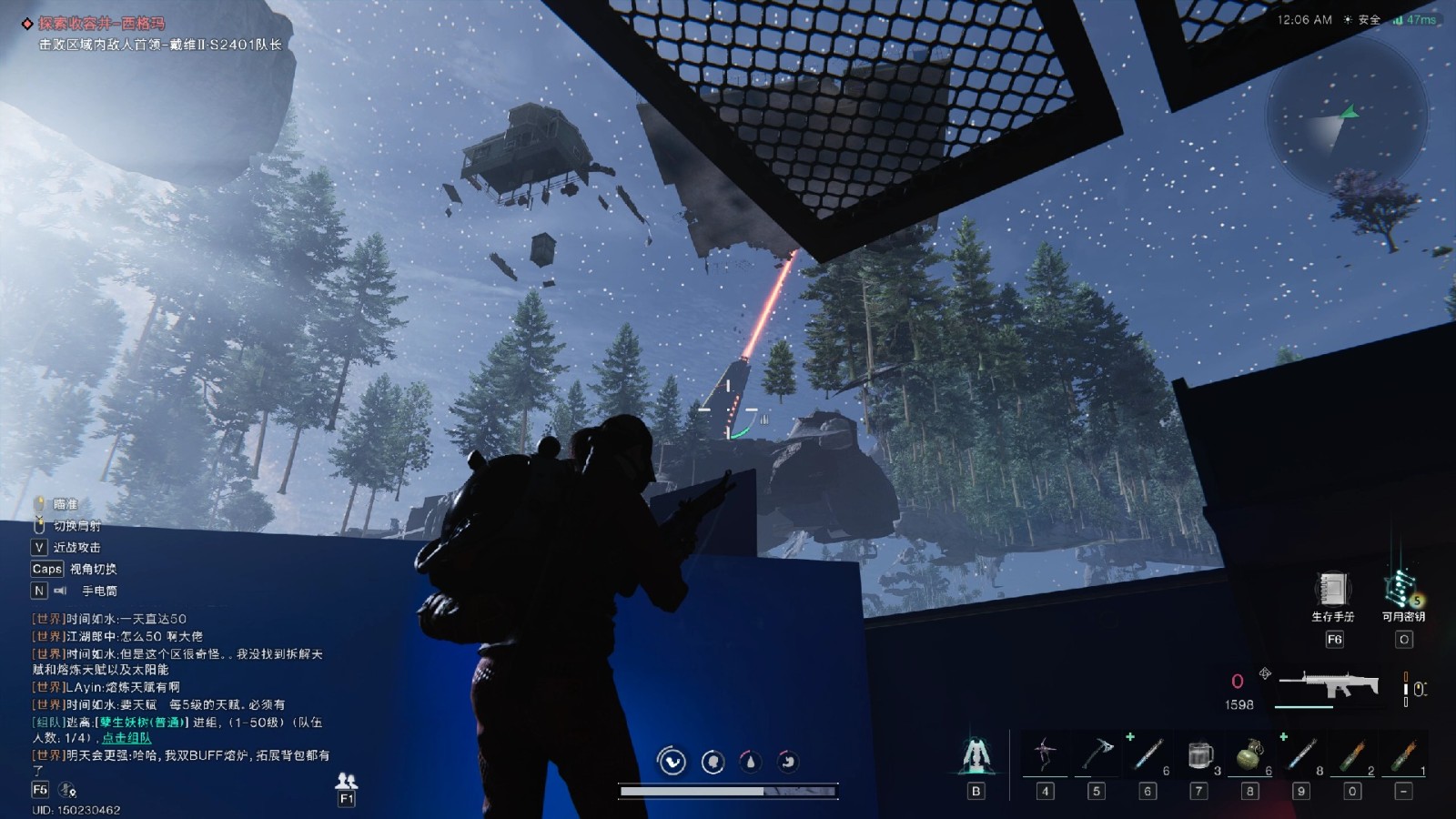
Task: Choose the green frag grenade slot
Action: click(1250, 755)
